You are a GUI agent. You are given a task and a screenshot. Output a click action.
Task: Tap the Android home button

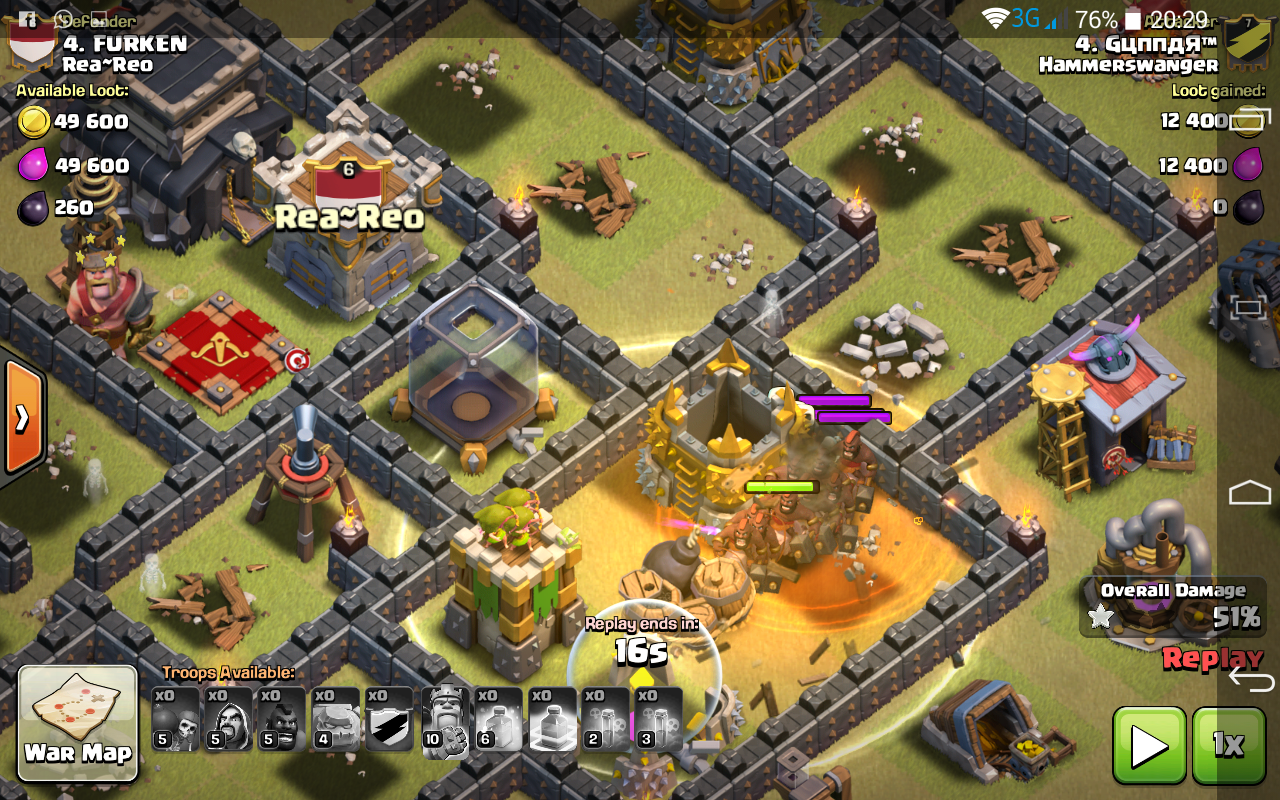pyautogui.click(x=1249, y=492)
